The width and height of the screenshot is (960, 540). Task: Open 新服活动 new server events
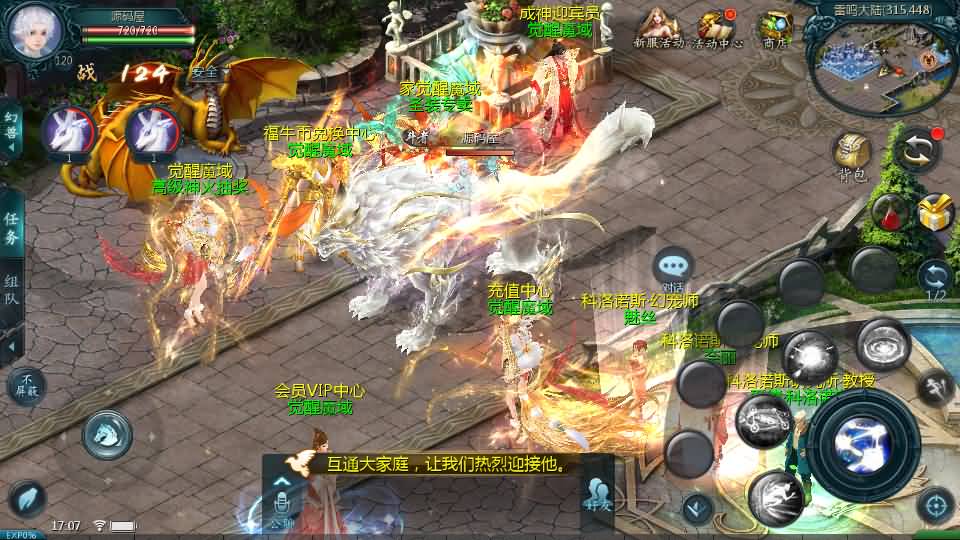pos(658,27)
